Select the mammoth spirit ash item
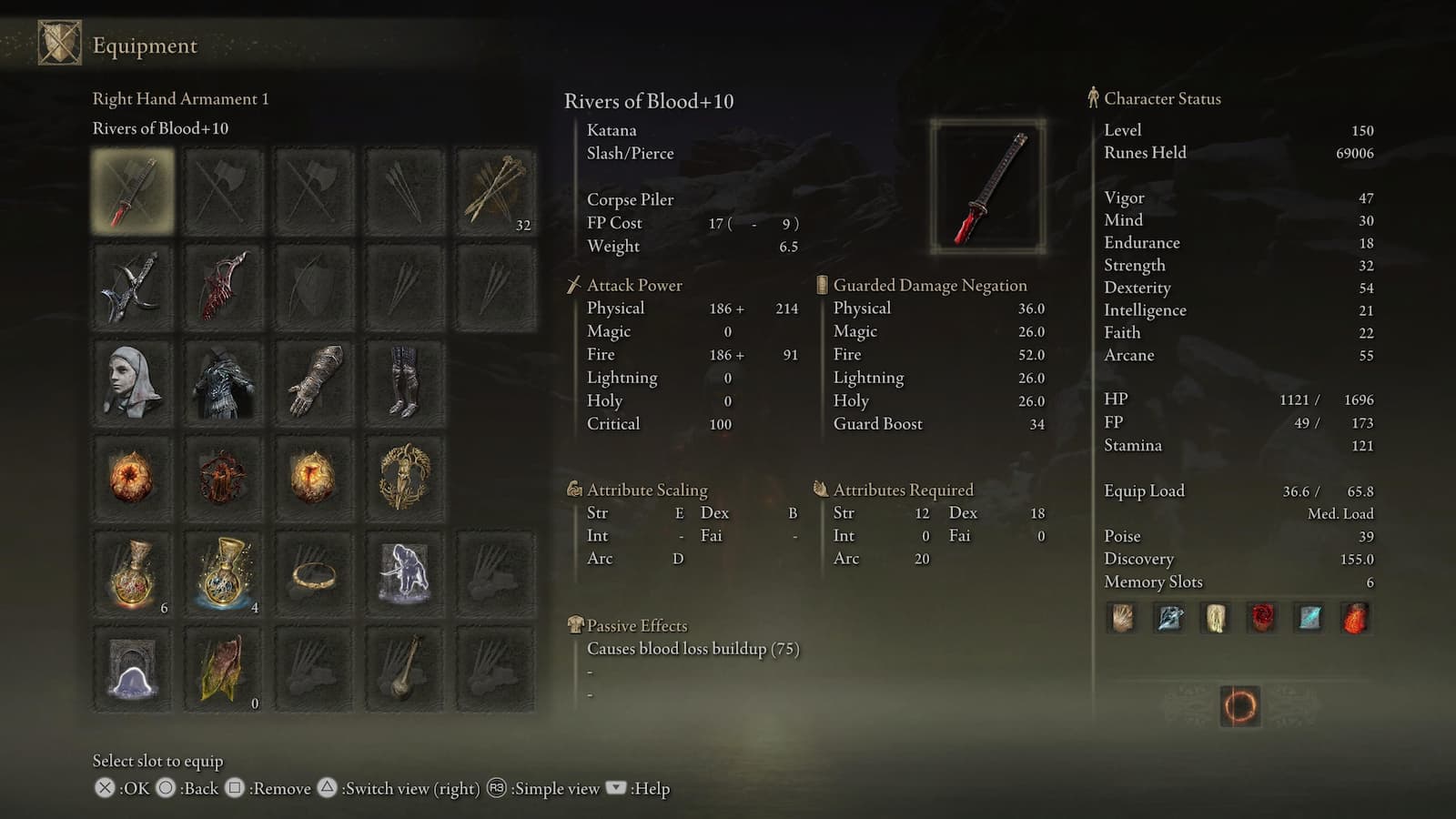The width and height of the screenshot is (1456, 819). [405, 573]
